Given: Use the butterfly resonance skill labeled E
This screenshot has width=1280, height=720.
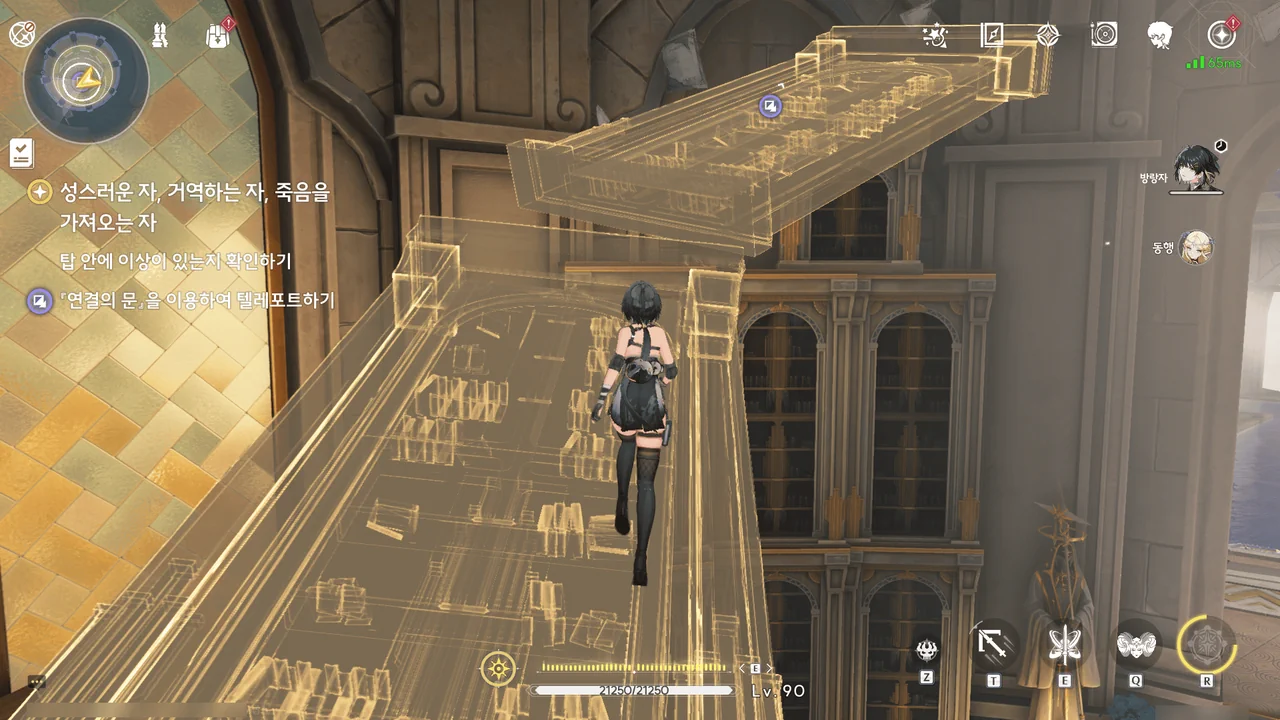Looking at the screenshot, I should 1064,645.
